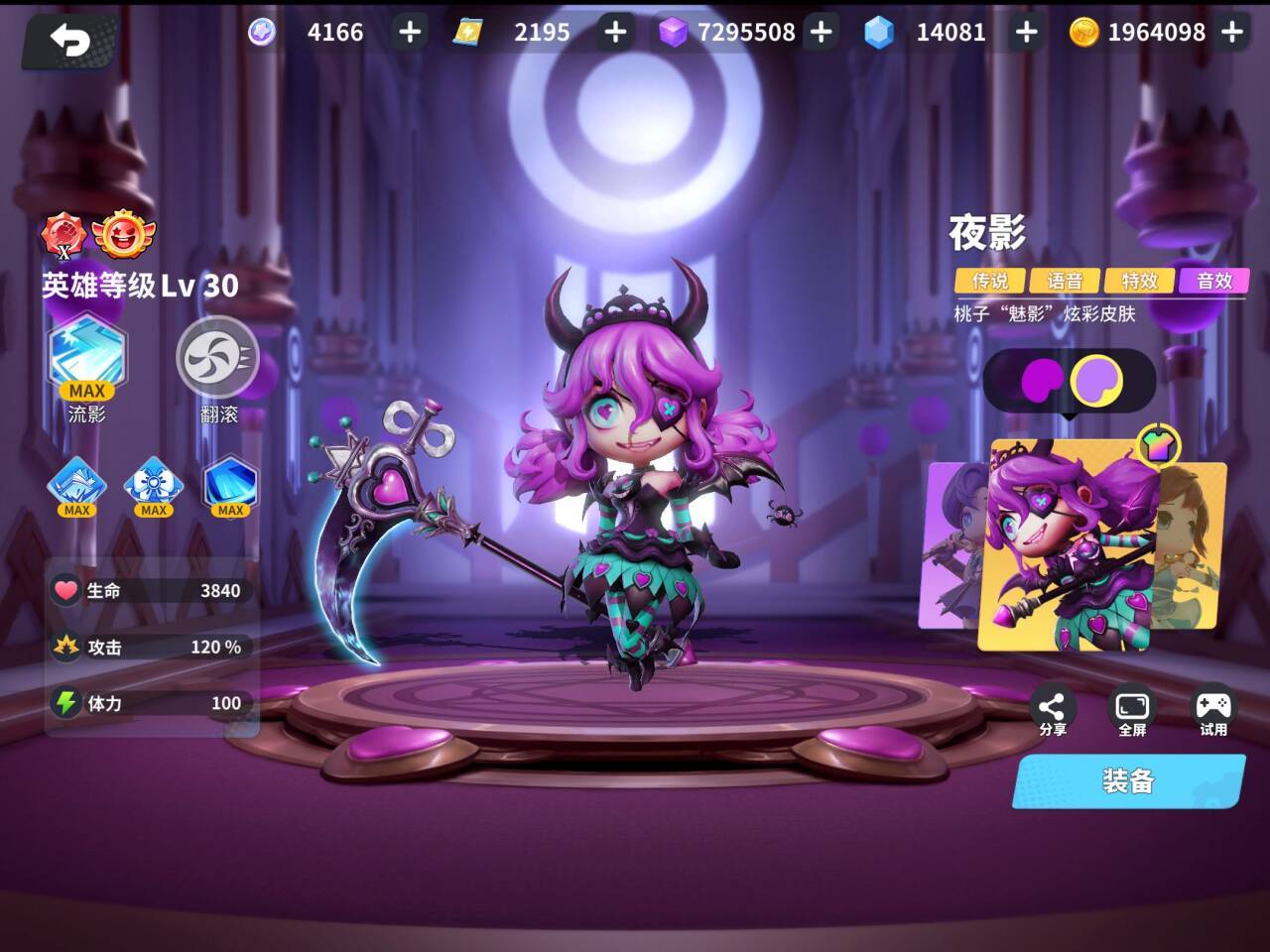
Task: Switch to the 传说 tab
Action: click(989, 282)
